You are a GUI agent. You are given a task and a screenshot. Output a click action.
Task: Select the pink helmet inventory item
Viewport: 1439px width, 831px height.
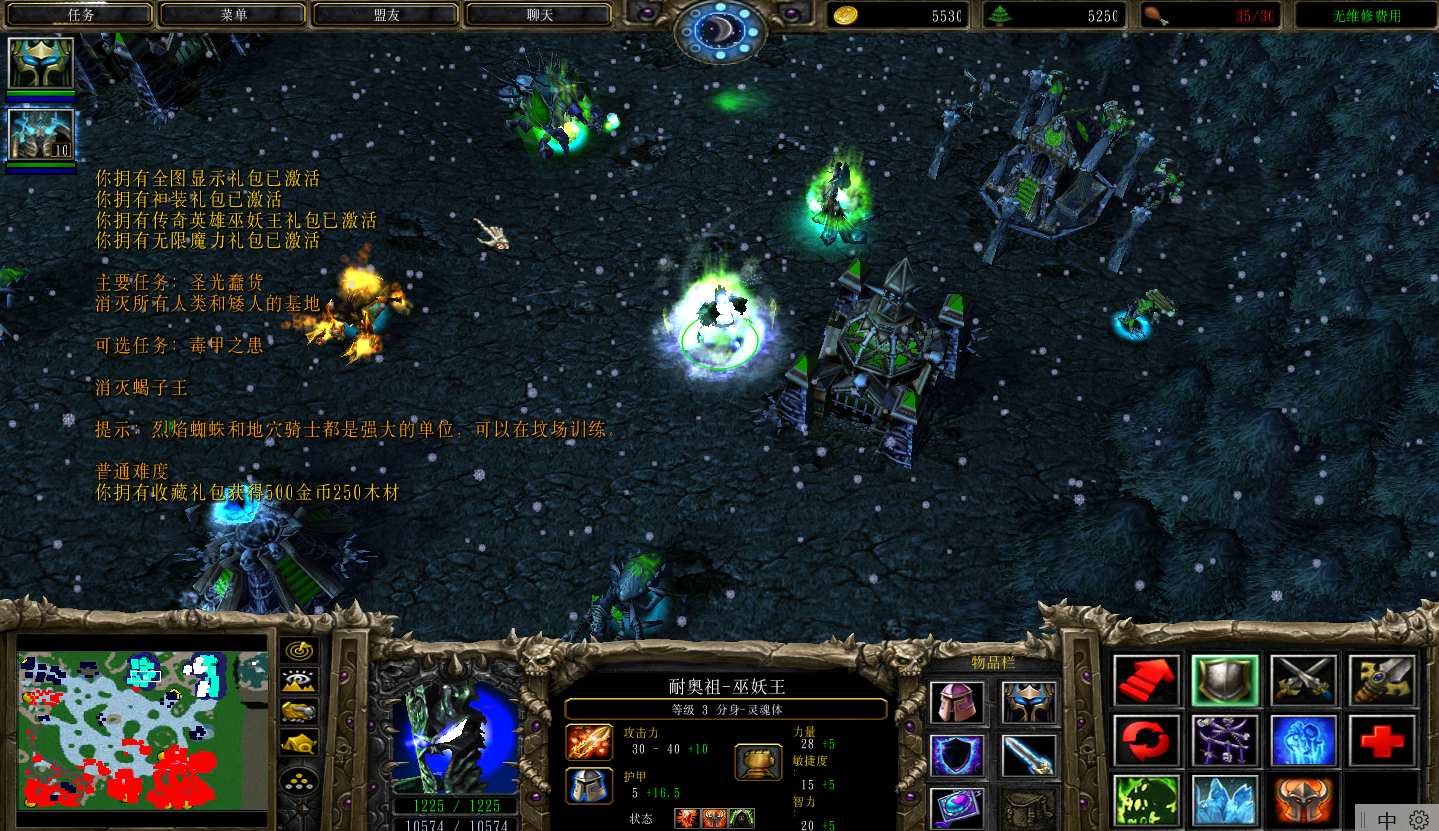point(957,702)
